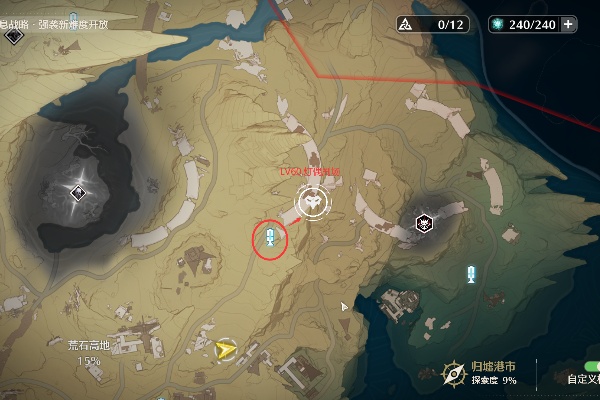600x400 pixels.
Task: Select the hexagon skull challenge marker
Action: point(425,222)
